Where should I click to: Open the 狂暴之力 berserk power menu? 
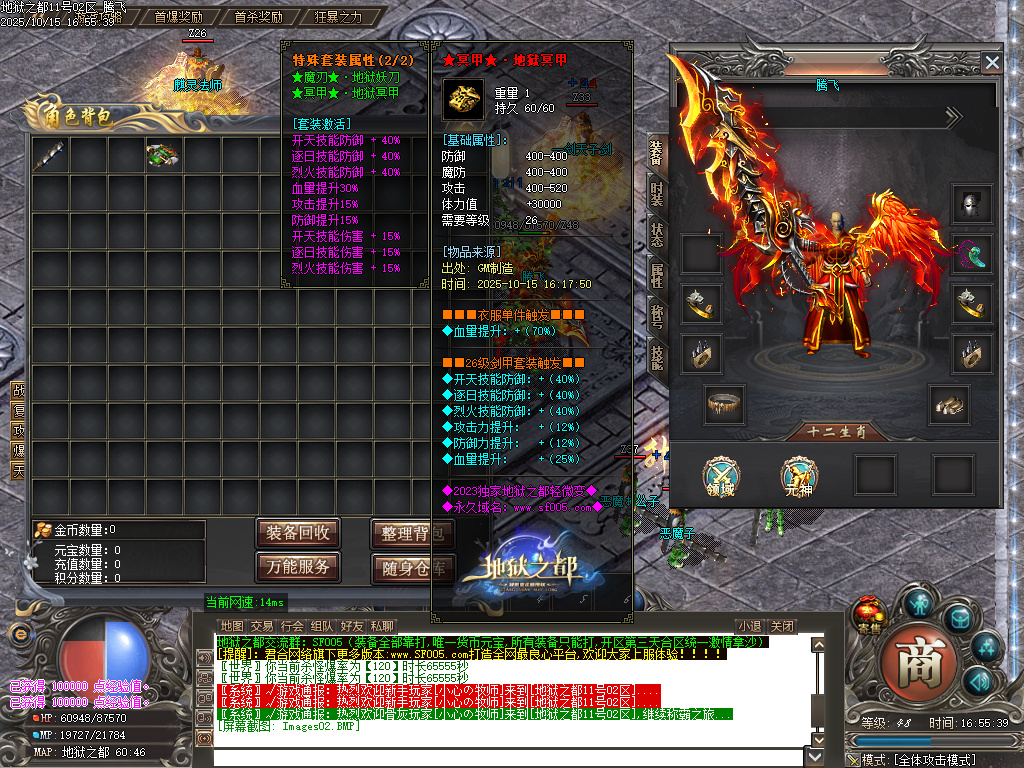pyautogui.click(x=338, y=17)
